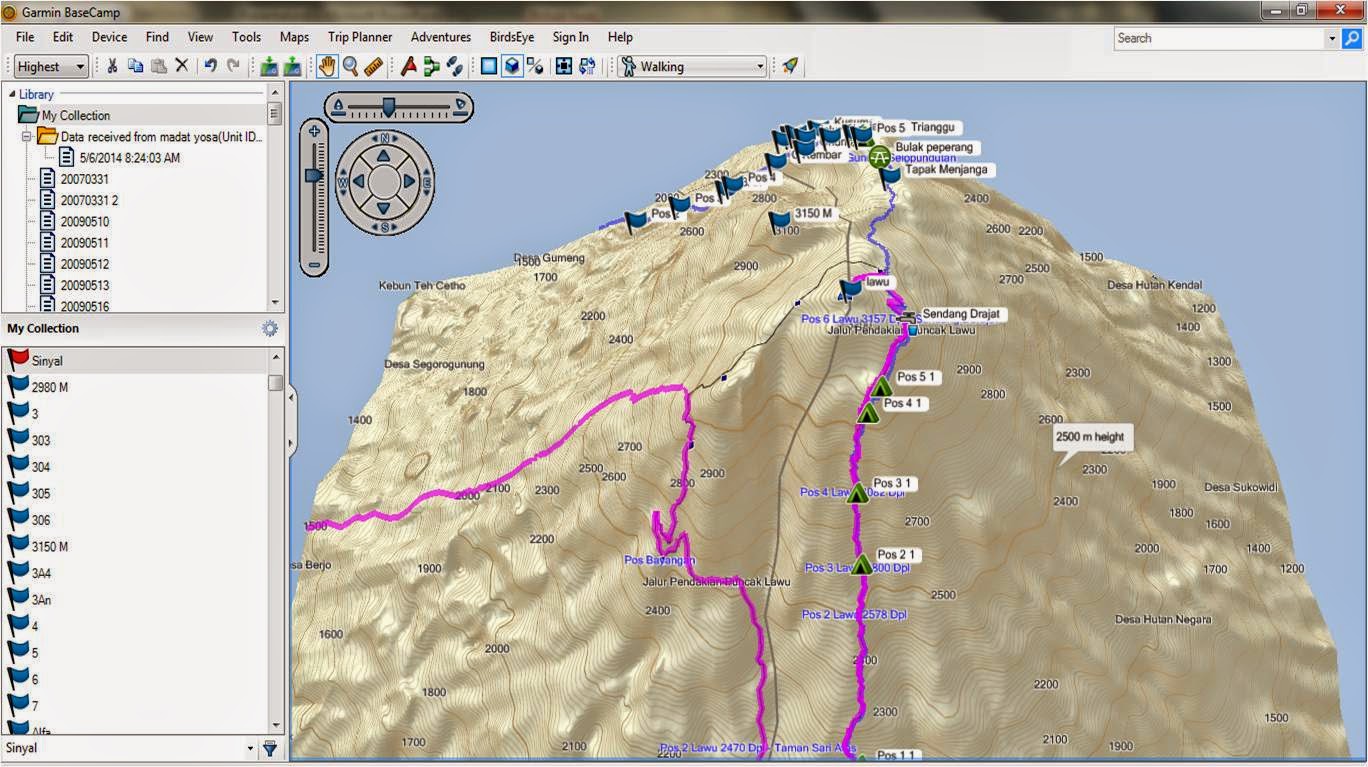Open the Trip Planner menu
Screen dimensions: 1368x767
(360, 37)
